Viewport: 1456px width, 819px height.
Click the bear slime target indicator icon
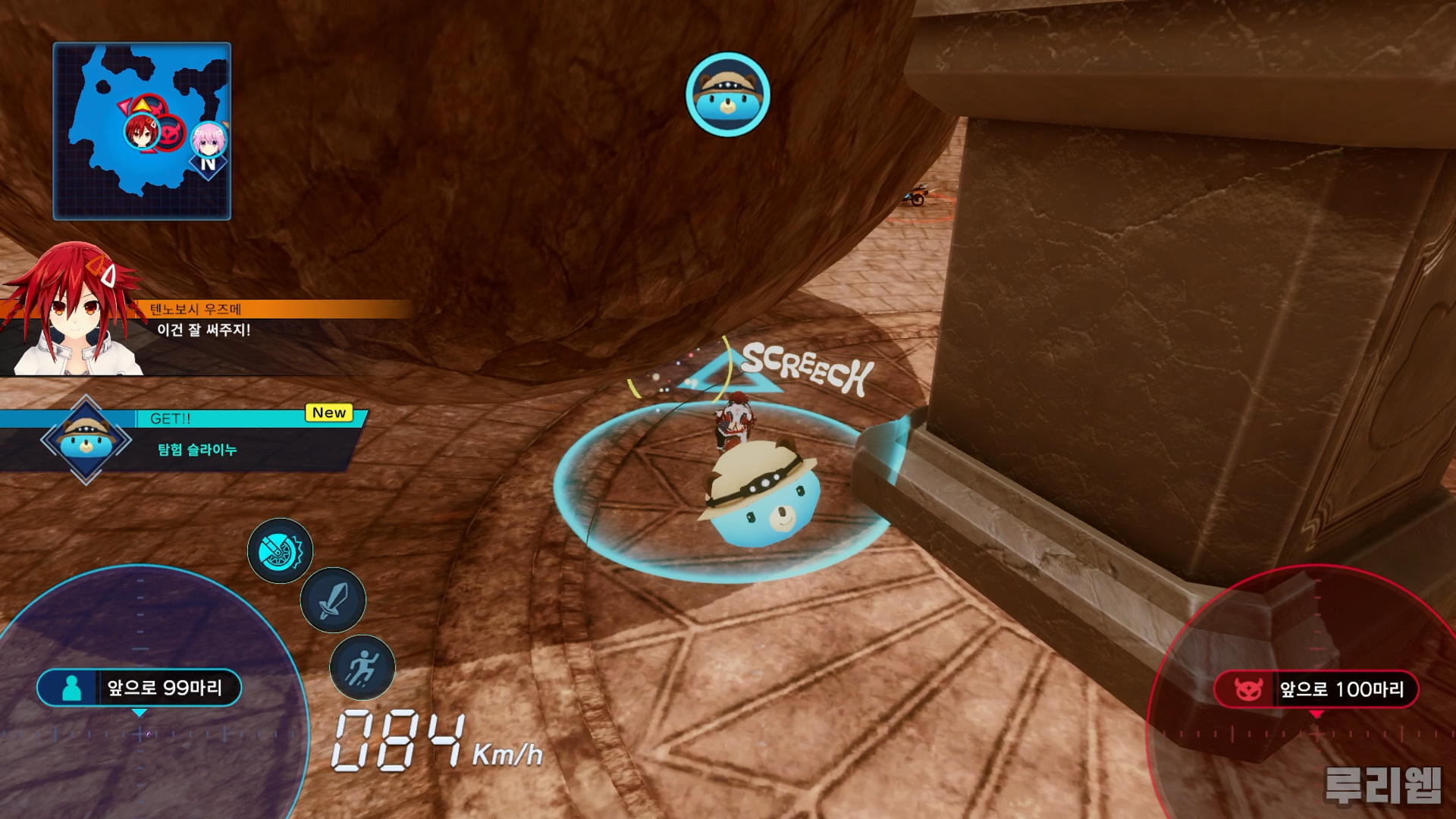(728, 94)
